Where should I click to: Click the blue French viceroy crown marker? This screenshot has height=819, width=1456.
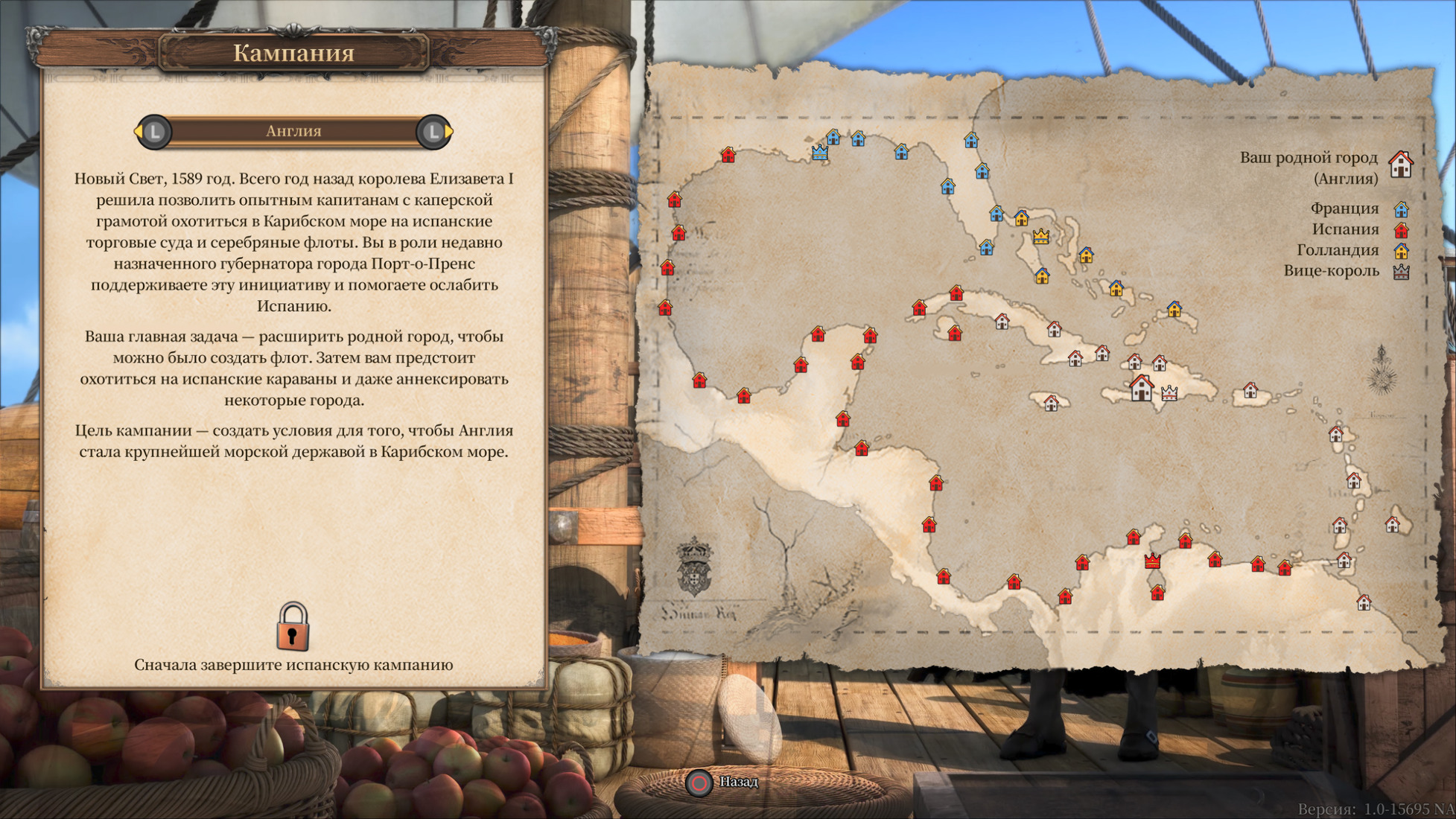(819, 153)
